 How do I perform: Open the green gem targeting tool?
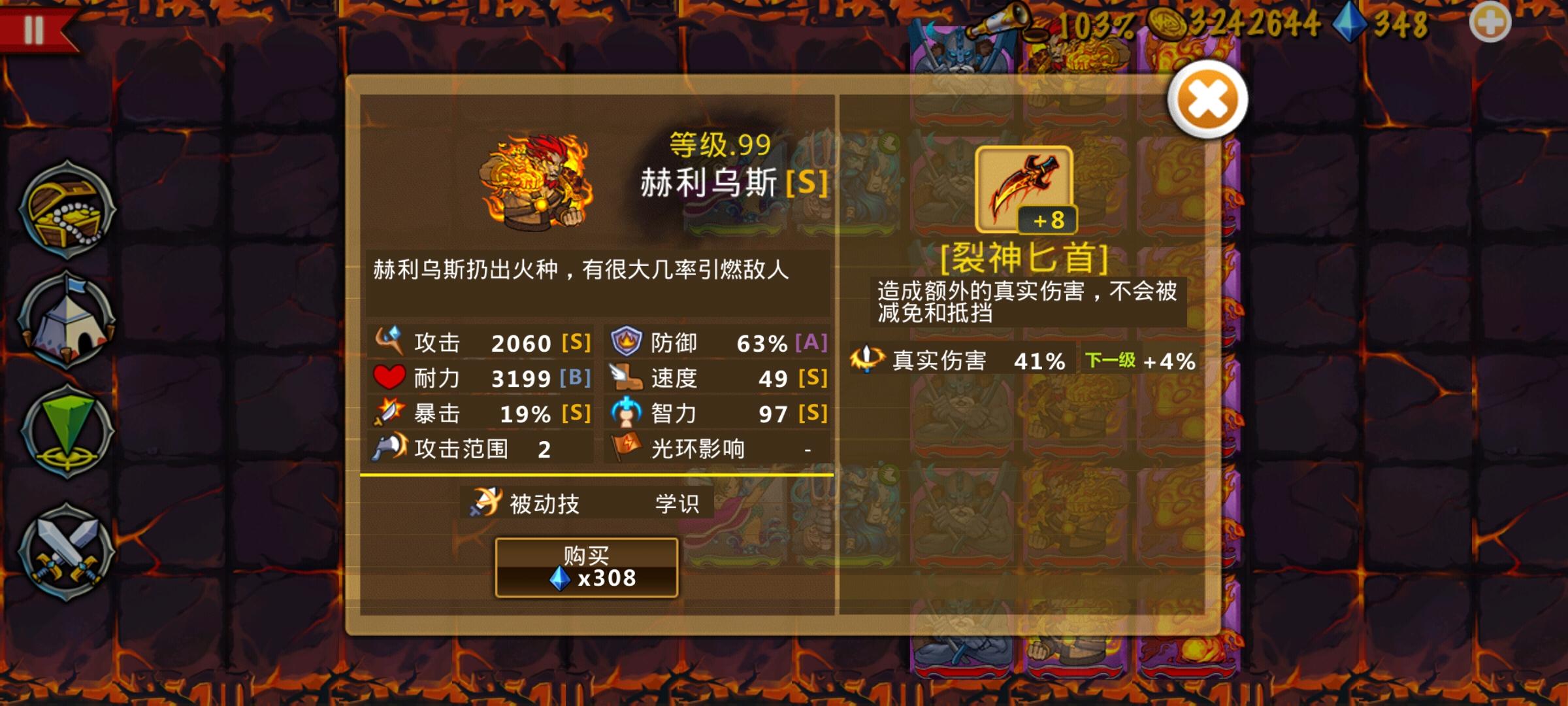(x=65, y=431)
